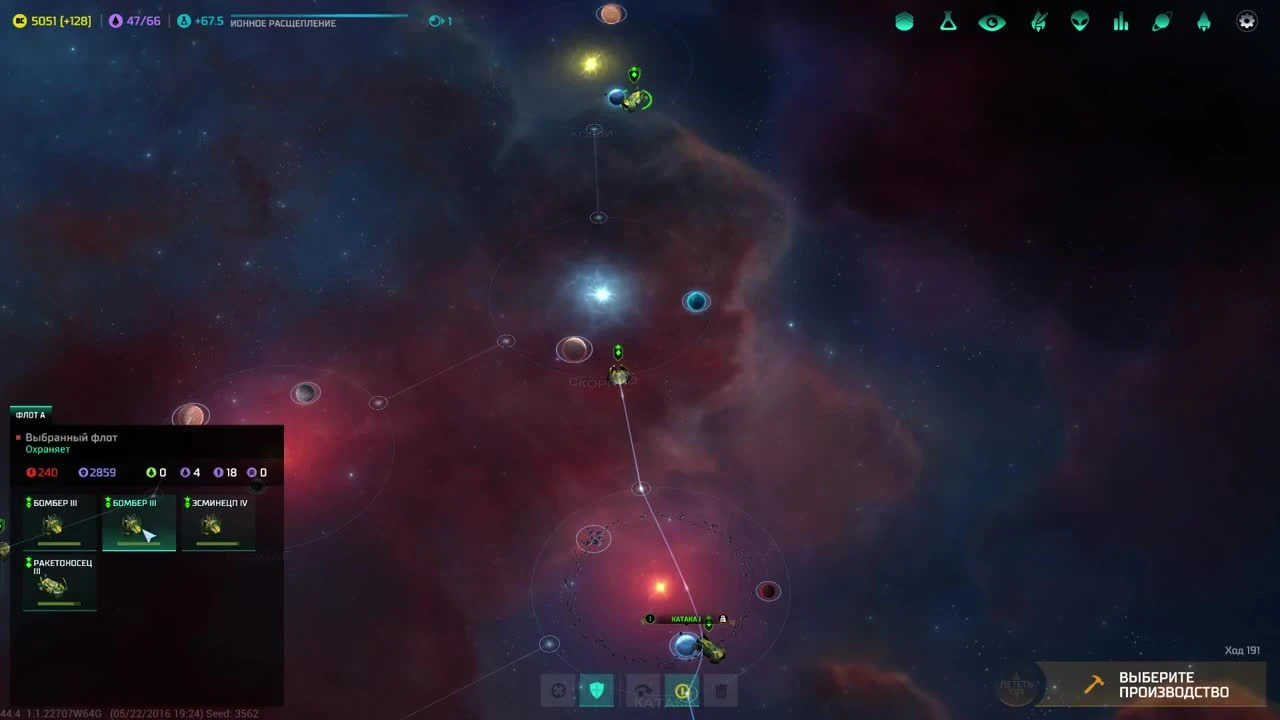Open the galaxy planet icon top right
The image size is (1280, 720).
pyautogui.click(x=1162, y=20)
